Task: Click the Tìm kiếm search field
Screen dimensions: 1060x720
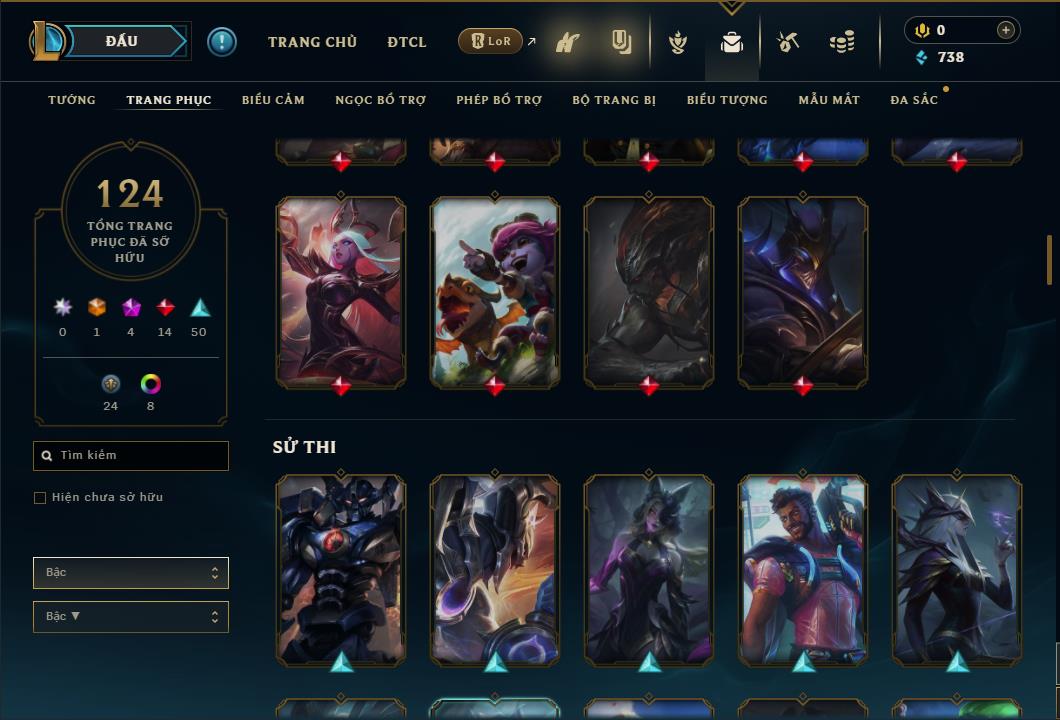Action: (x=131, y=456)
